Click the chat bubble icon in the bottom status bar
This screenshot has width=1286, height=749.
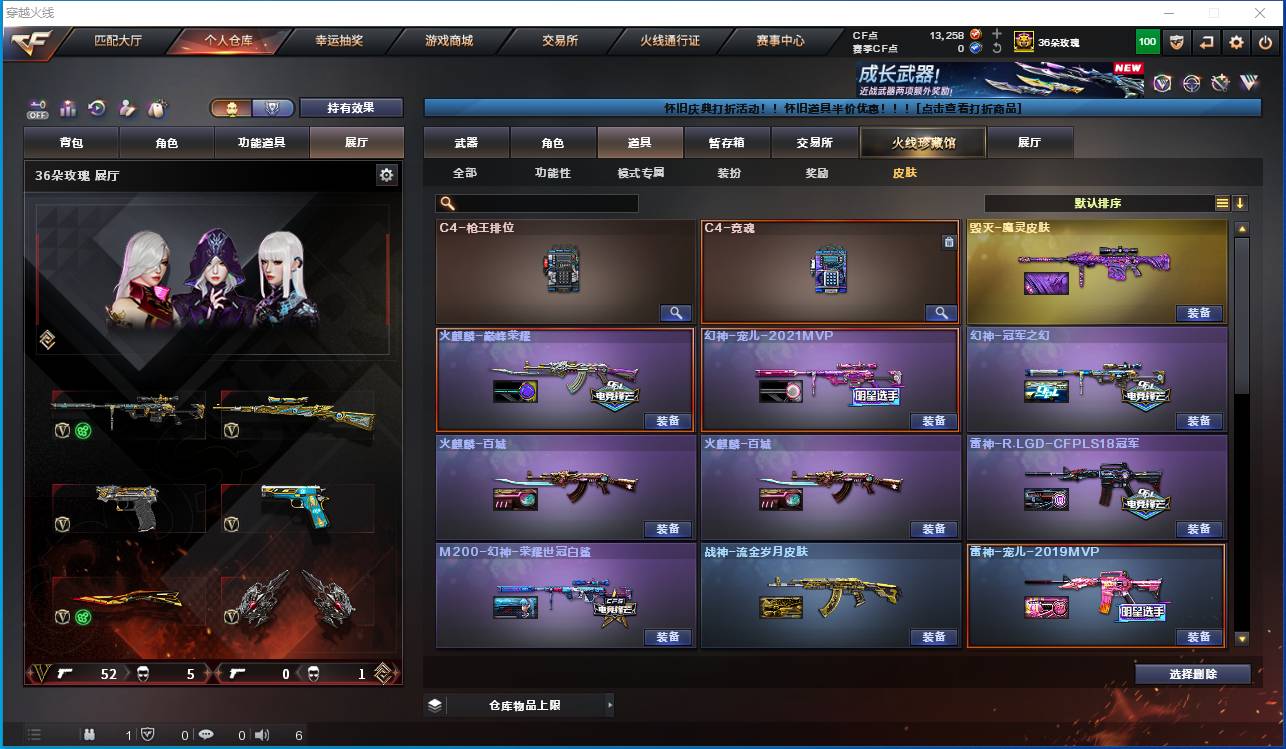(207, 735)
